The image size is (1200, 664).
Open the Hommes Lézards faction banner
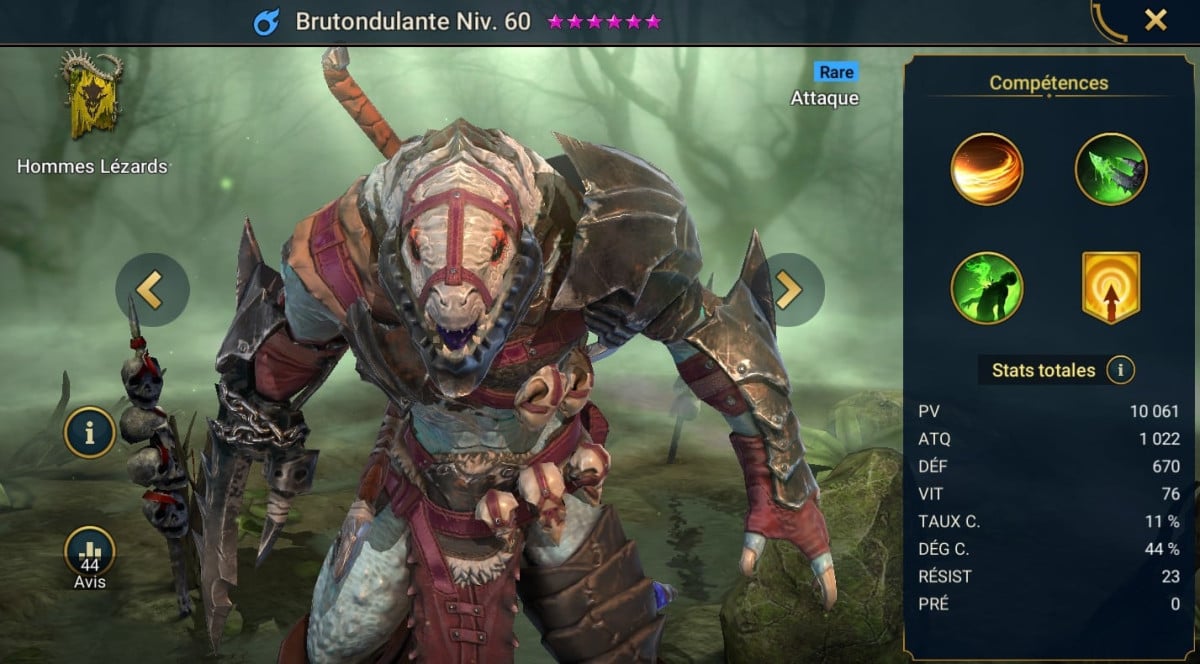pyautogui.click(x=91, y=98)
